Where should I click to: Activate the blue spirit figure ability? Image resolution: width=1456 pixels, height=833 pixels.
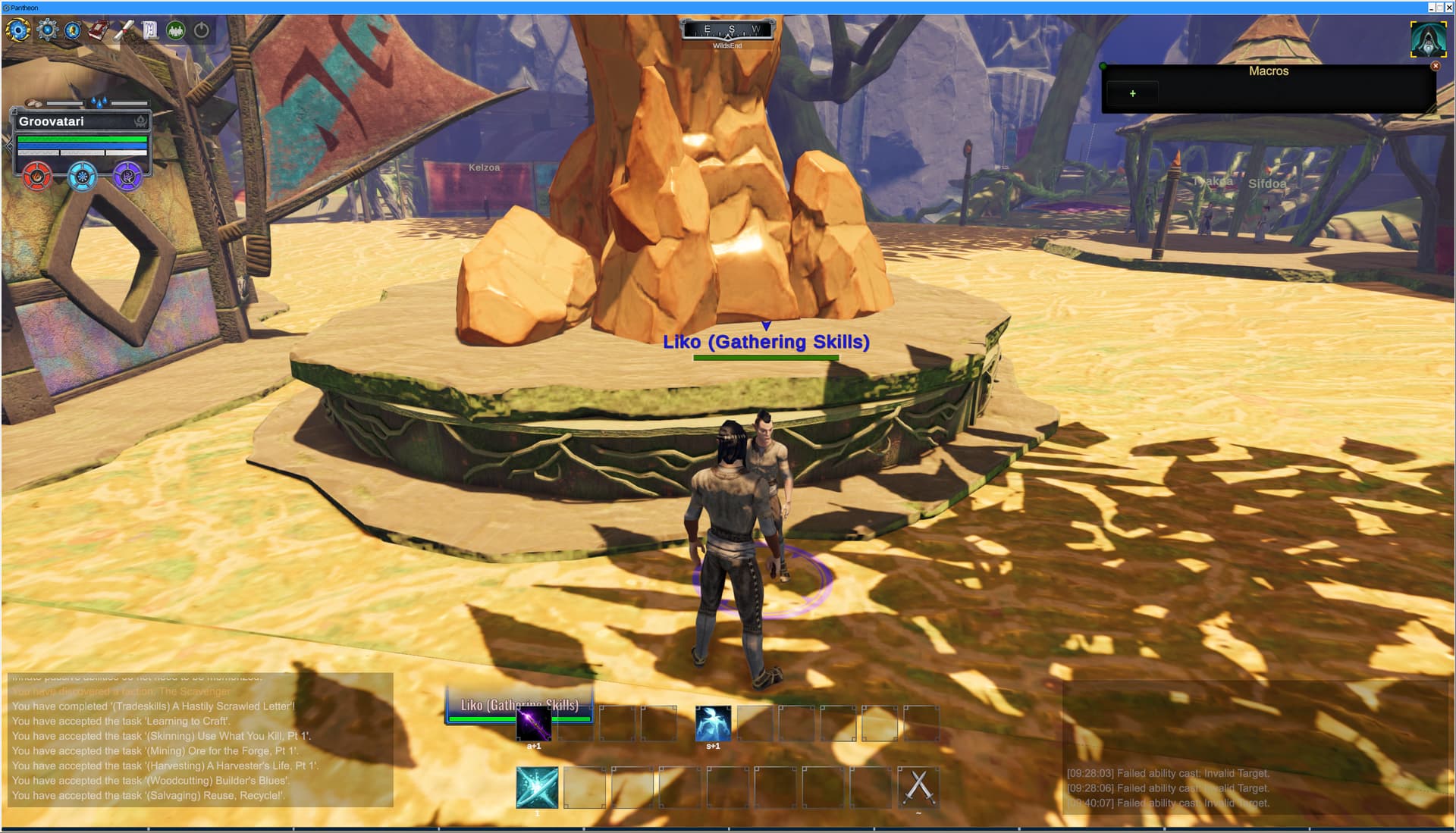pyautogui.click(x=713, y=724)
